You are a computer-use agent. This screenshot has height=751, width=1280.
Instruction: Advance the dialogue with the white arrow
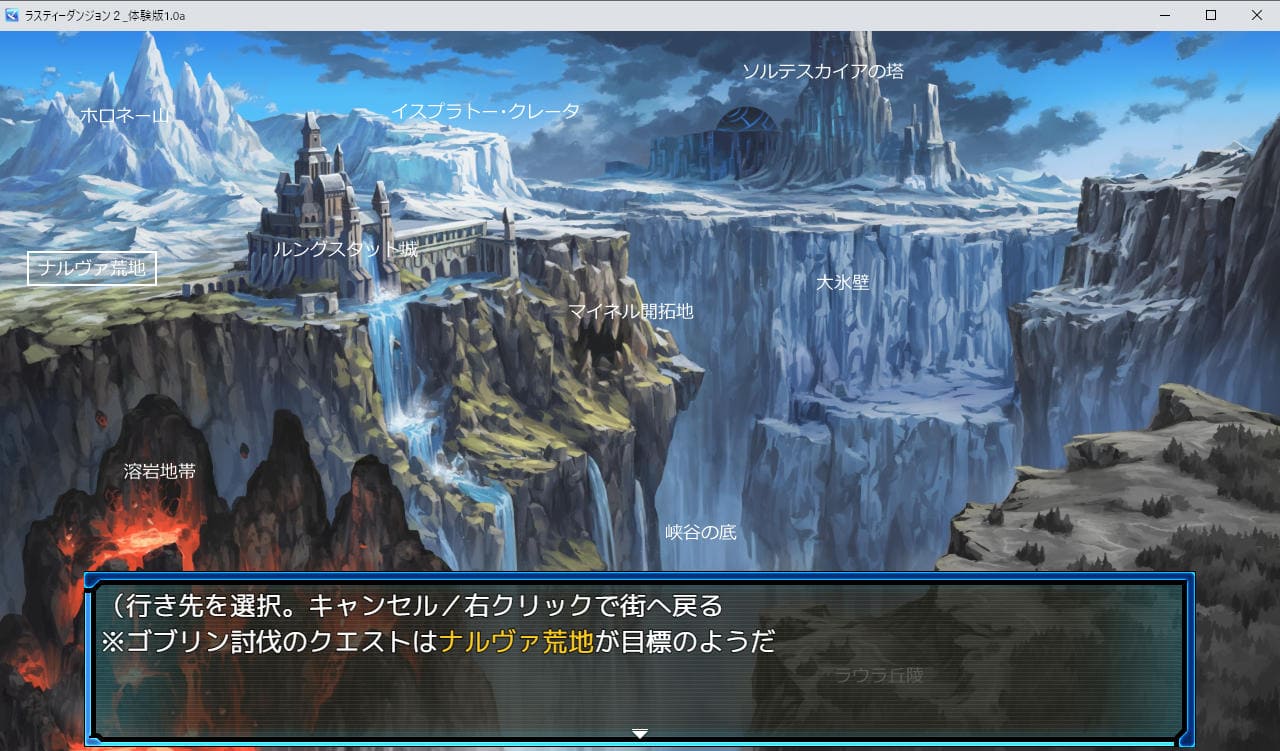pos(640,734)
